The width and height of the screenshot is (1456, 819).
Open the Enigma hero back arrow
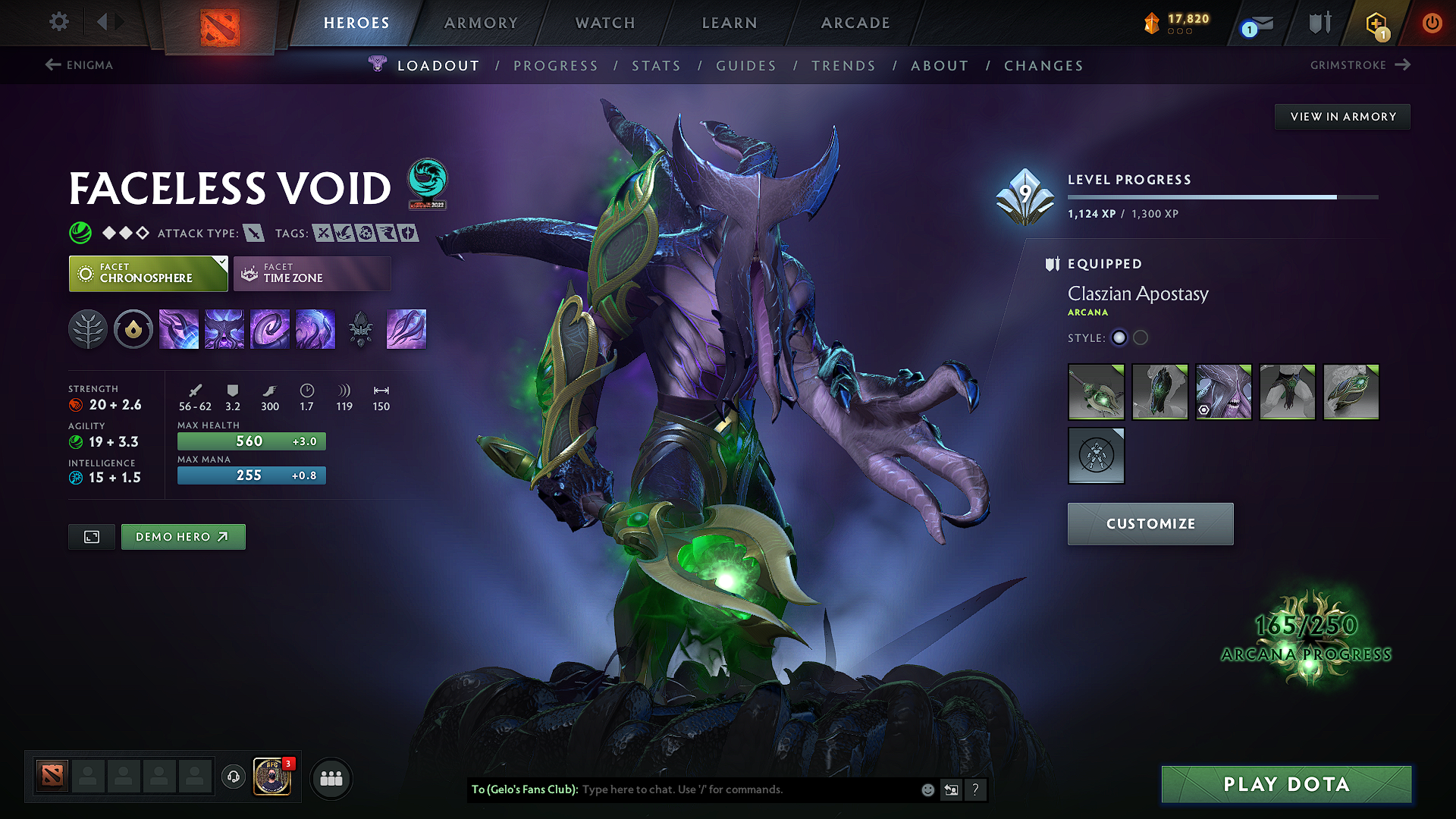52,65
